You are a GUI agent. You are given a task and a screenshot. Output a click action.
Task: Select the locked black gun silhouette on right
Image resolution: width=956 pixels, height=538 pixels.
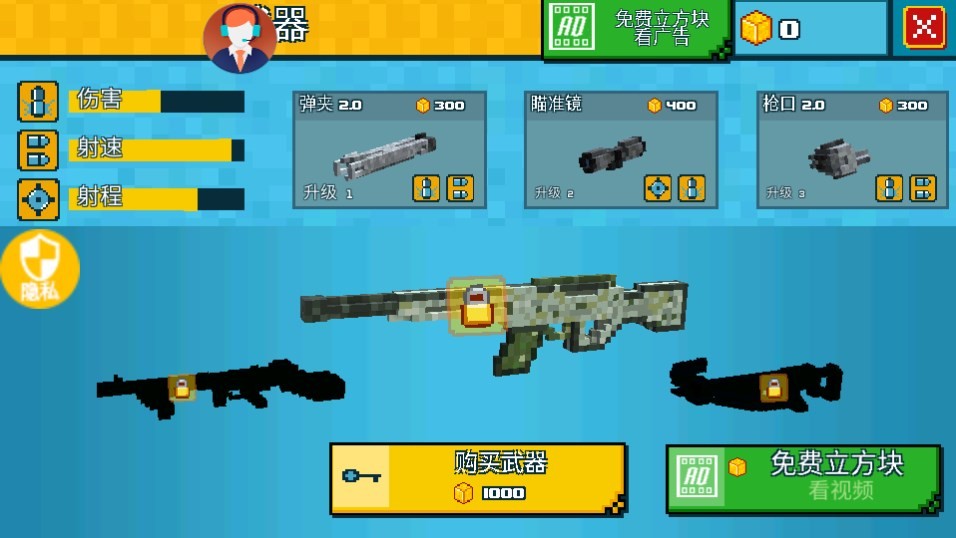pyautogui.click(x=755, y=385)
